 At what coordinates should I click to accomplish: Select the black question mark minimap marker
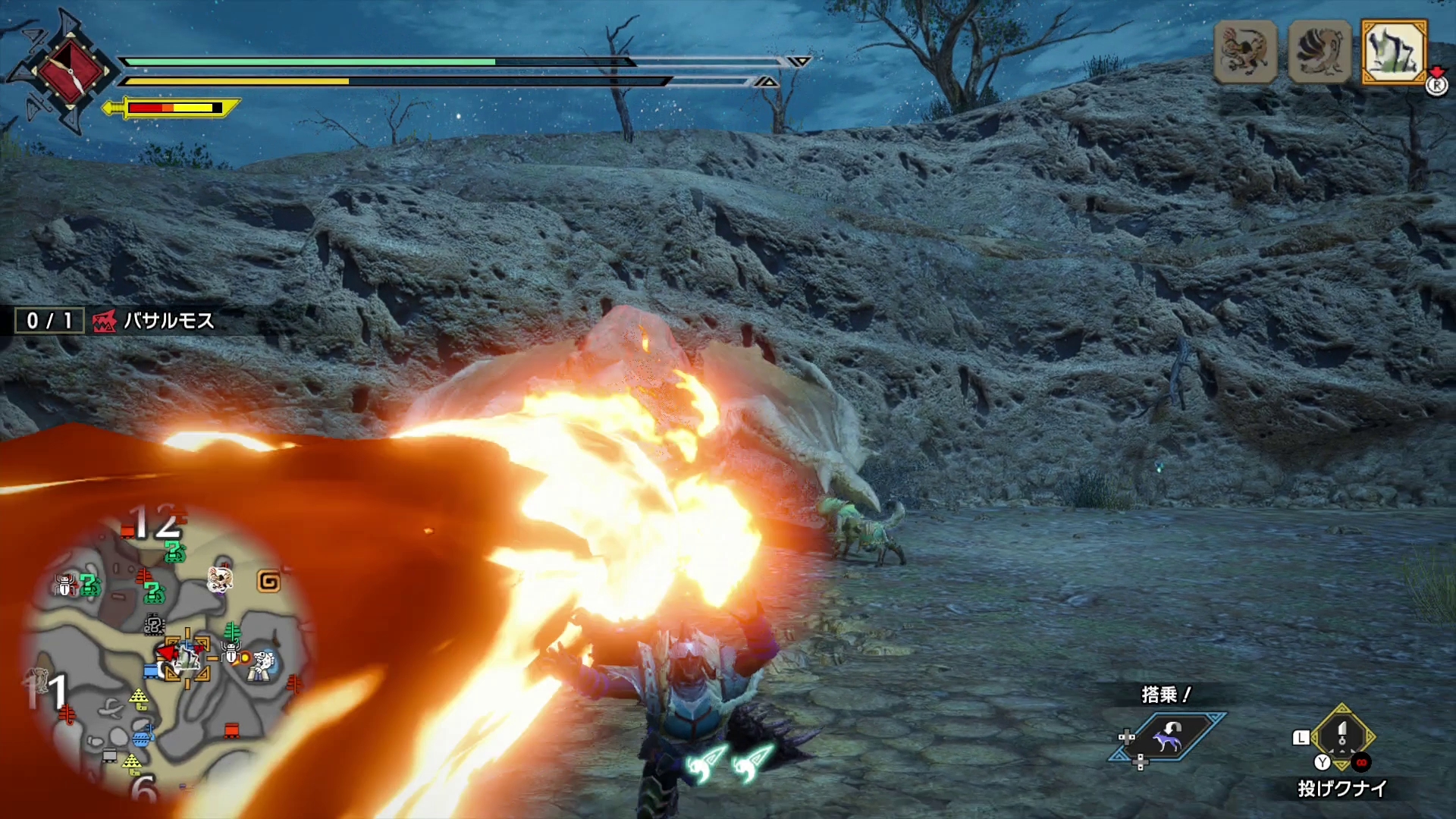point(154,626)
